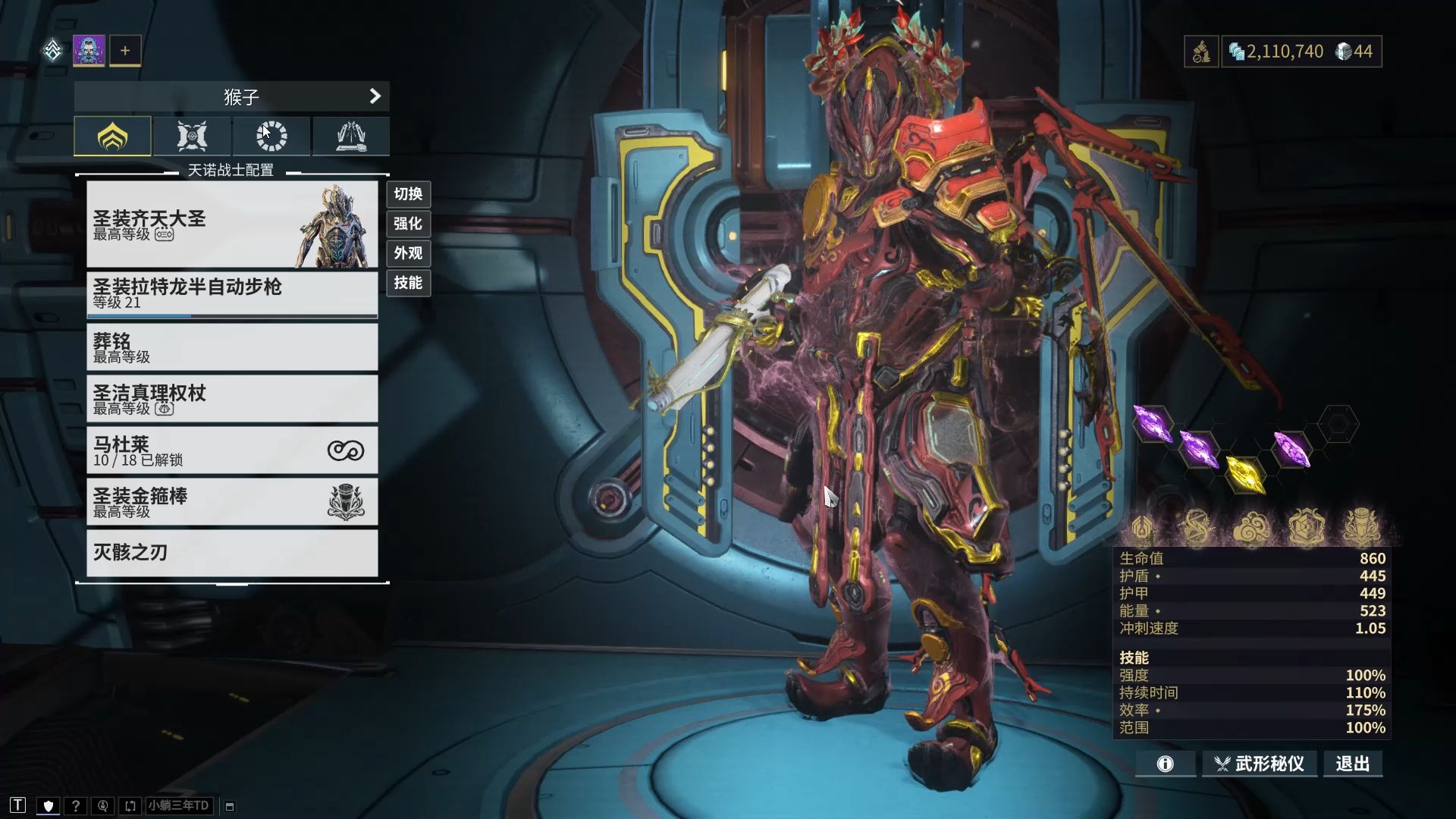Select the 技能 abilities button
Screen dimensions: 1456x819
[408, 283]
